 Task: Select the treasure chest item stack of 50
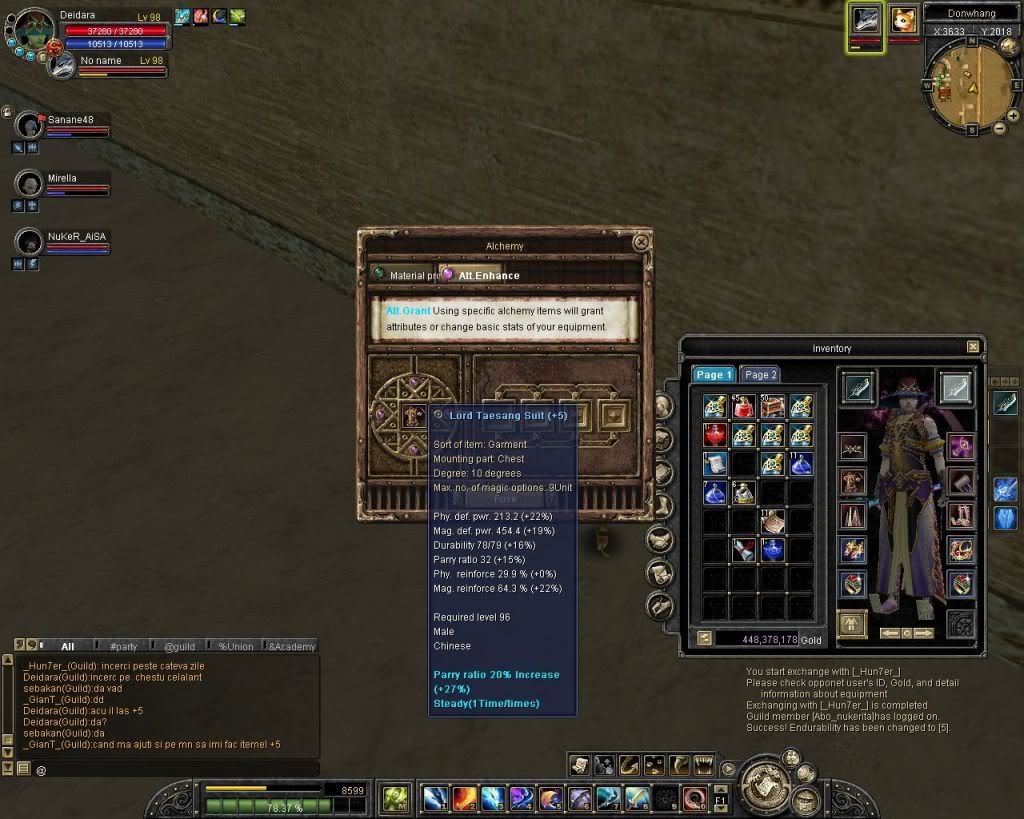[x=771, y=406]
